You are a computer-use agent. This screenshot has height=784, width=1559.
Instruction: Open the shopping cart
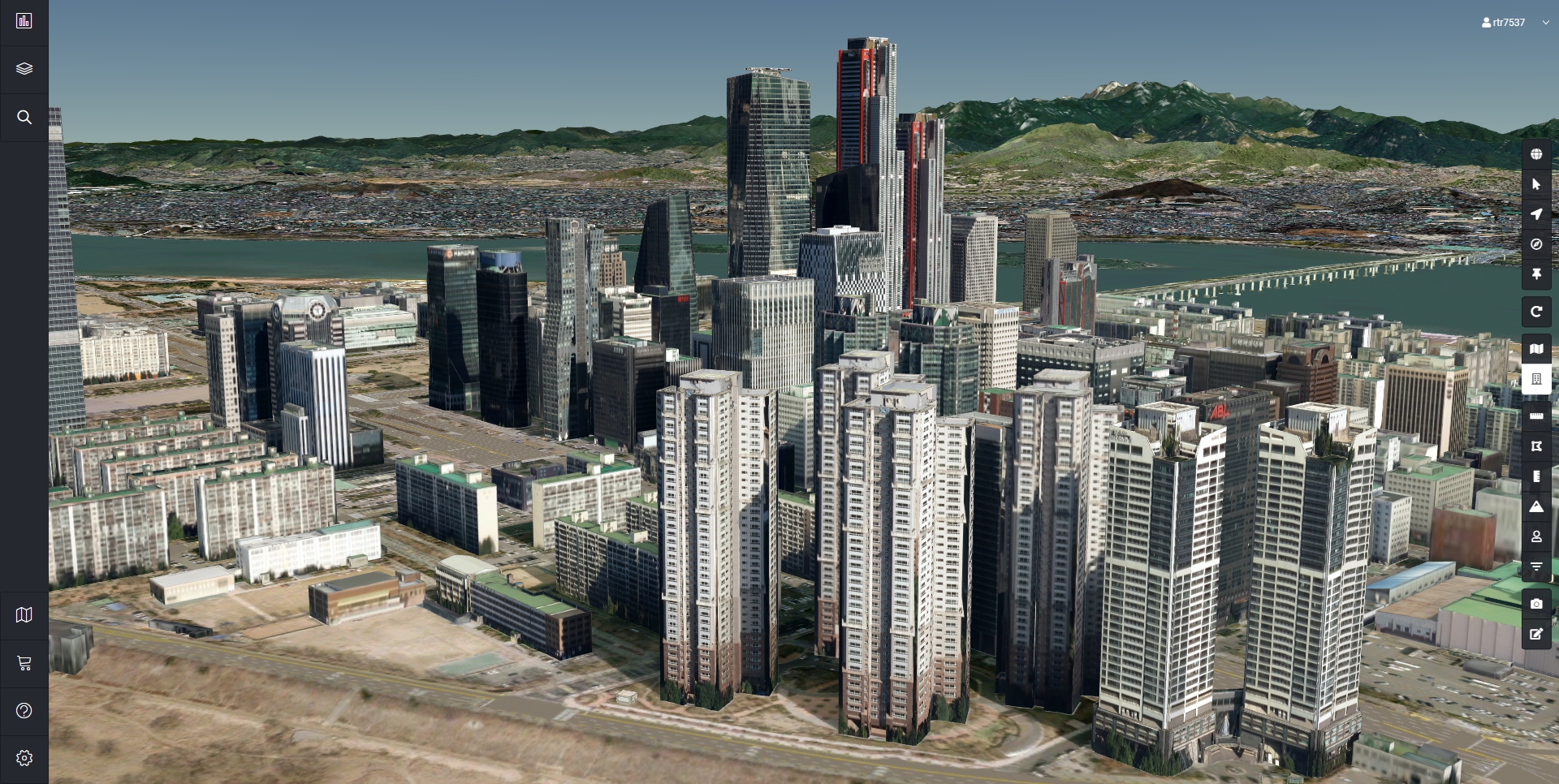pyautogui.click(x=24, y=663)
